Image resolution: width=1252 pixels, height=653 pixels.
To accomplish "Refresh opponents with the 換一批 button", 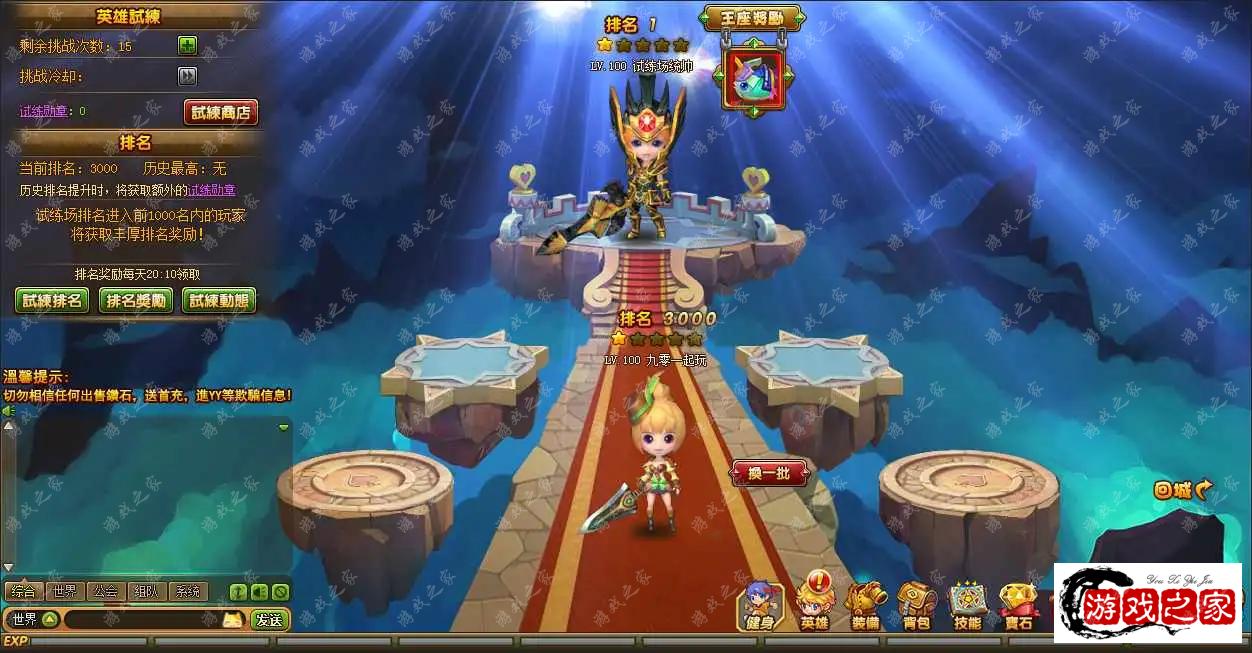I will (x=769, y=473).
